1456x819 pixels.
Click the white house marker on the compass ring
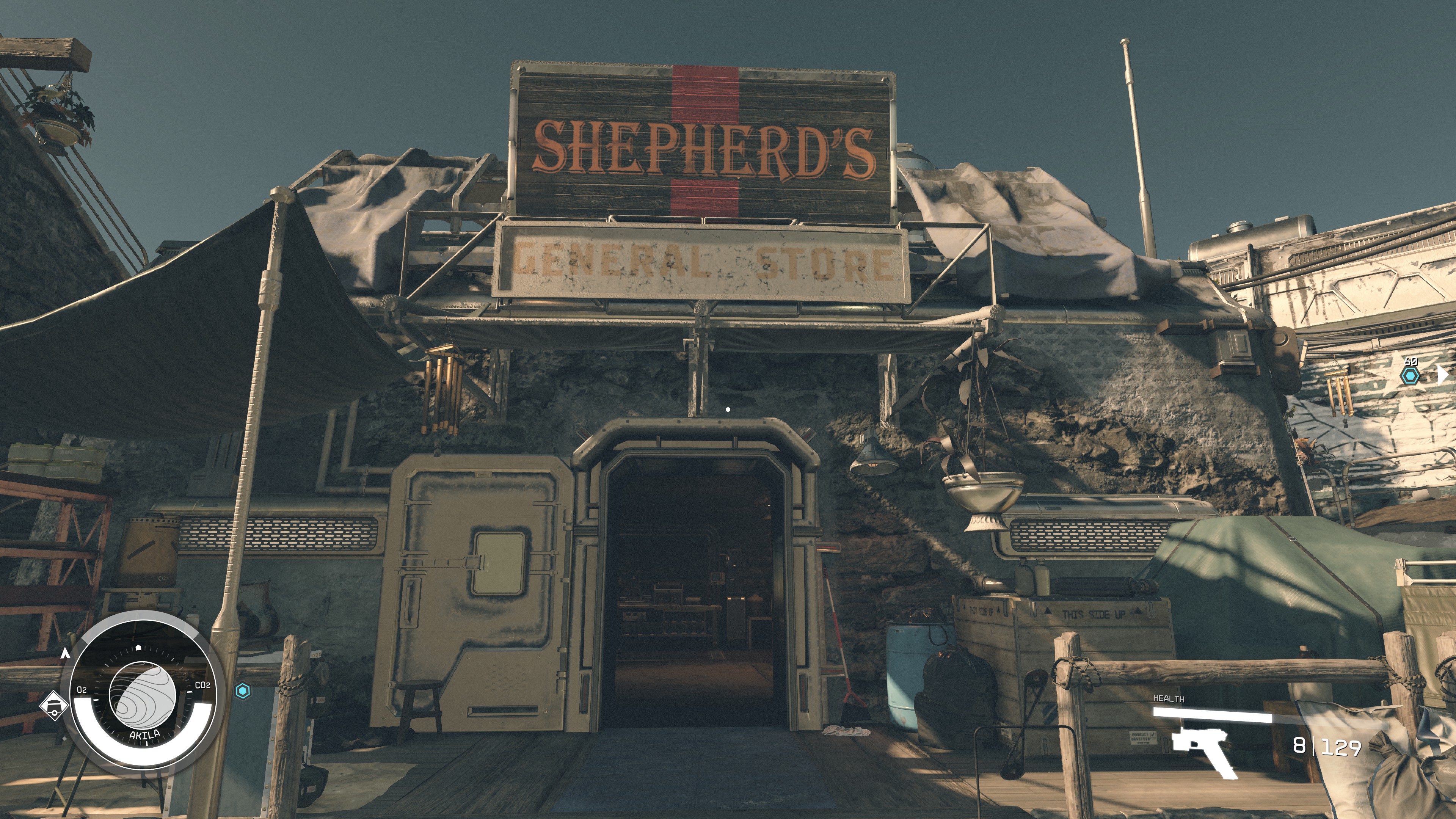tap(138, 648)
